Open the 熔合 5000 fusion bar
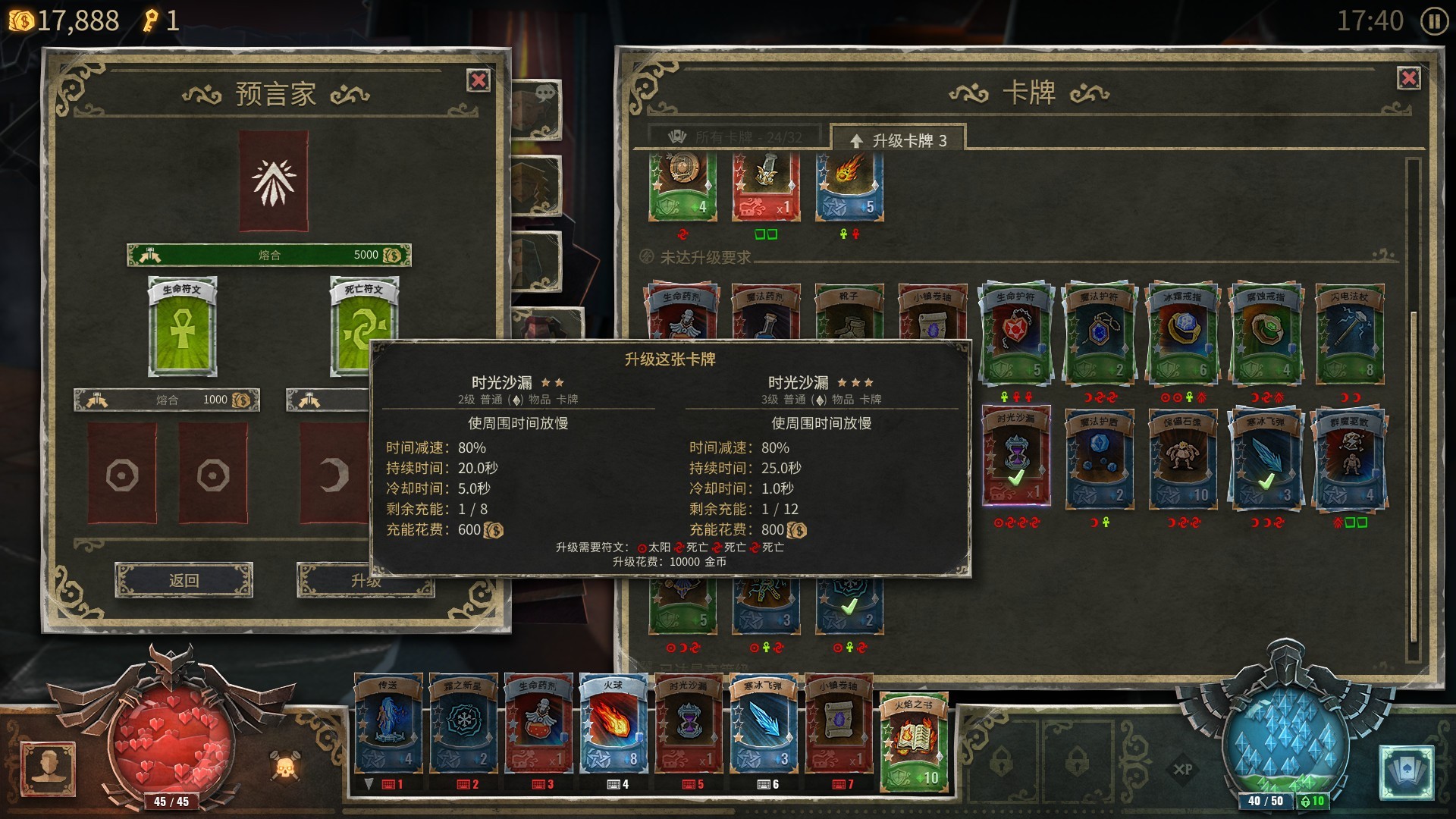Viewport: 1456px width, 819px height. click(x=269, y=255)
